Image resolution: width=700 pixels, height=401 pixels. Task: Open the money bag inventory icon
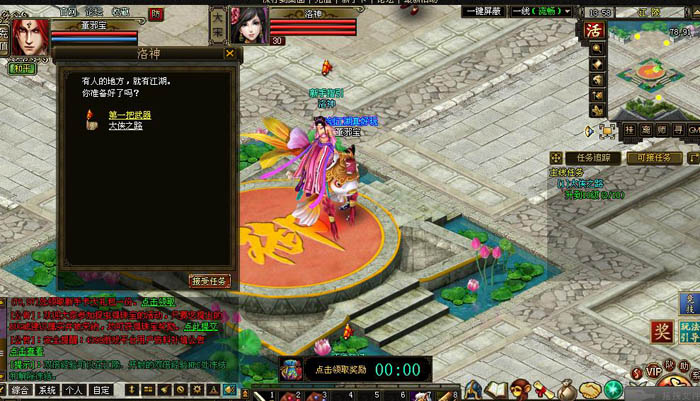(565, 389)
